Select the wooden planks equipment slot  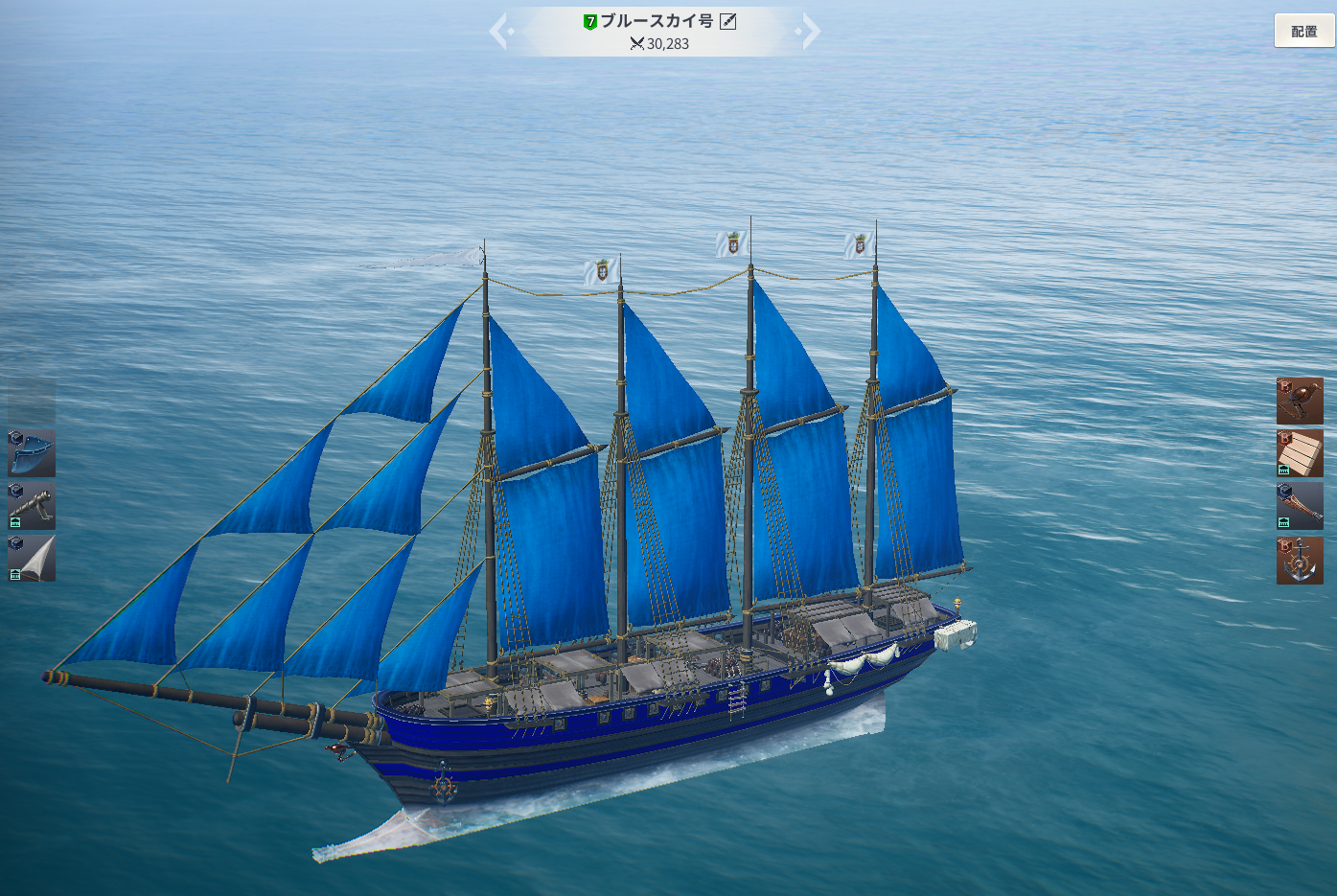[1300, 453]
